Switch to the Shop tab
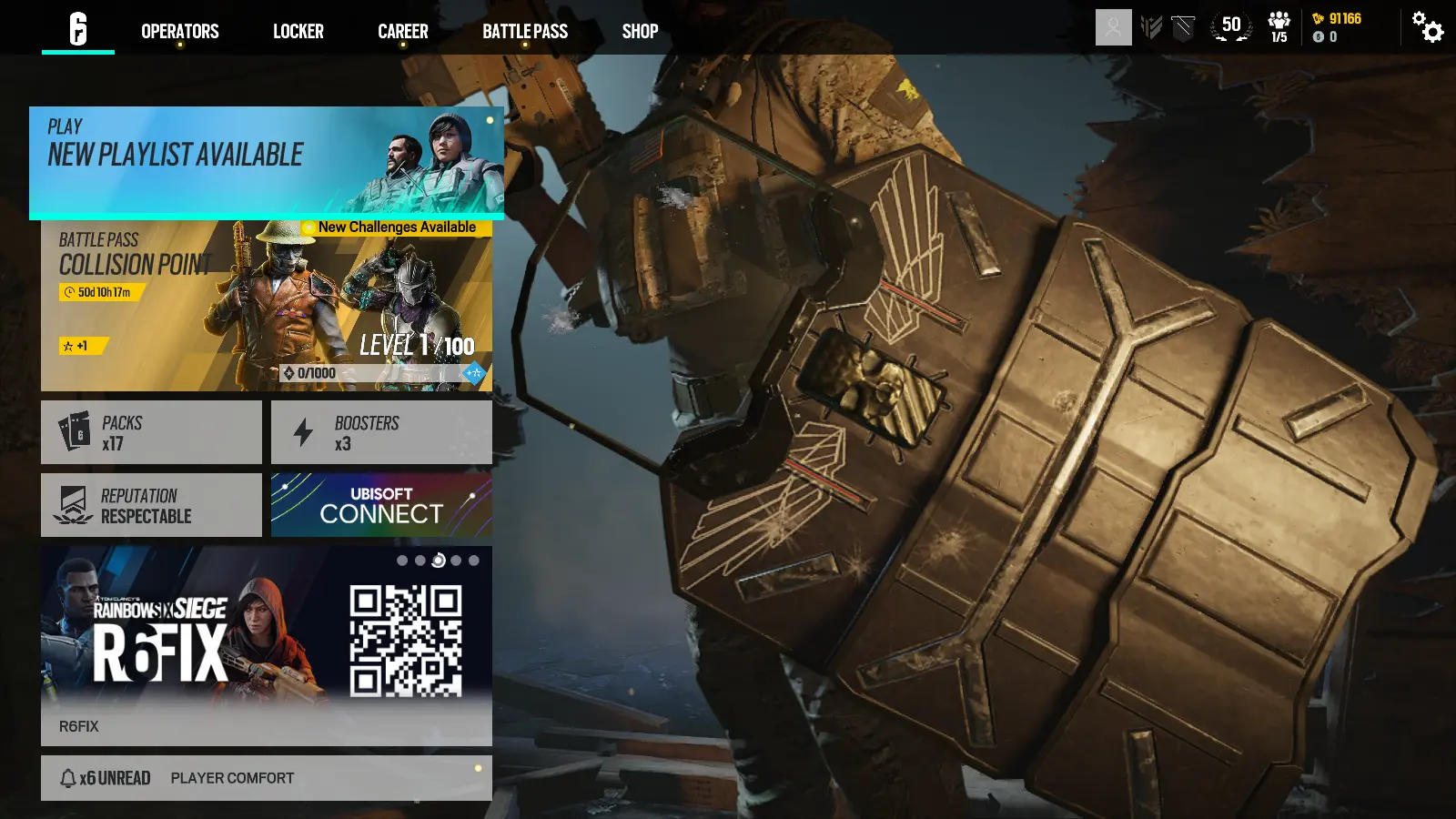Viewport: 1456px width, 819px height. click(x=640, y=31)
